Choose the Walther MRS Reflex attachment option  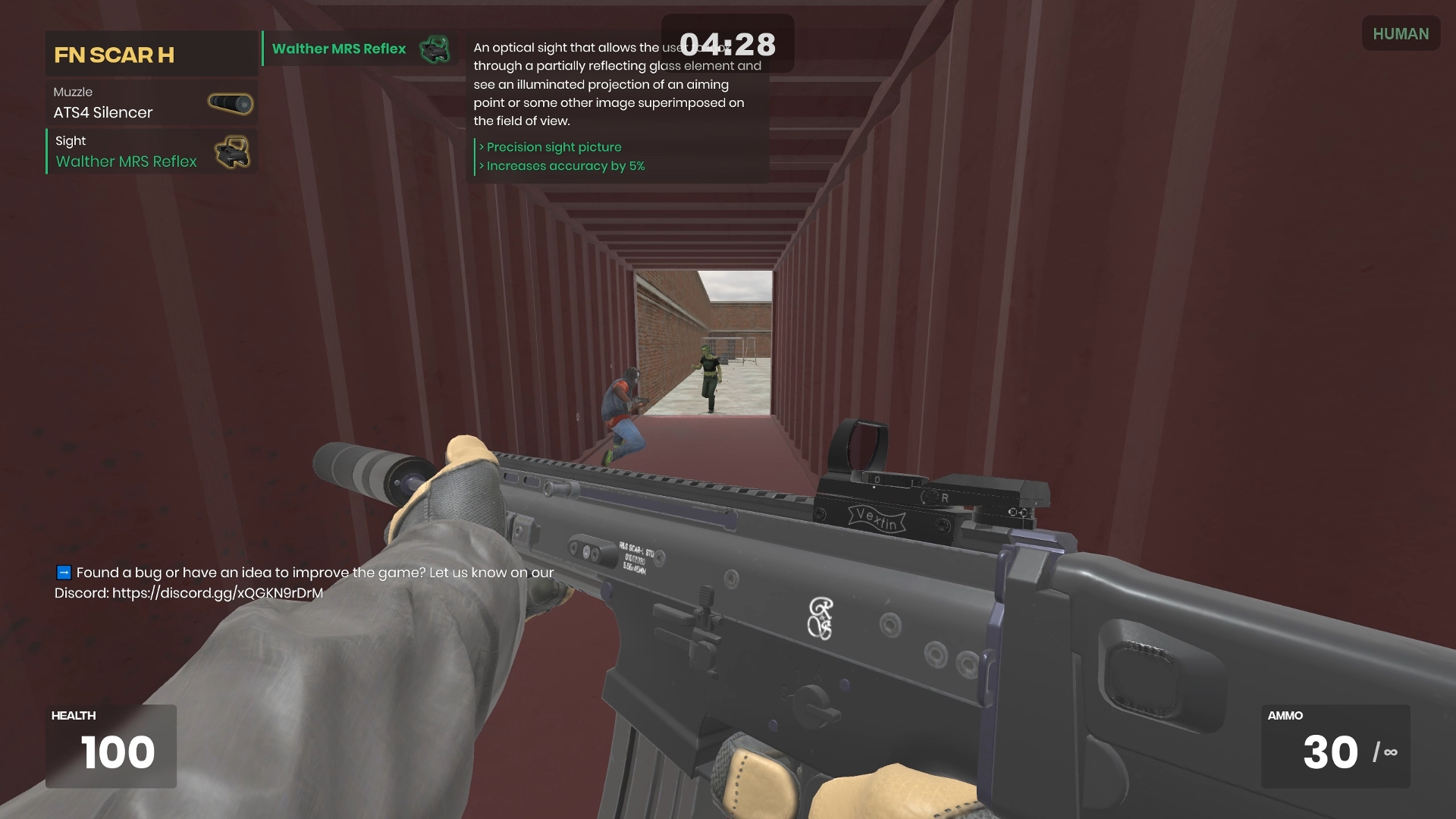[x=359, y=49]
